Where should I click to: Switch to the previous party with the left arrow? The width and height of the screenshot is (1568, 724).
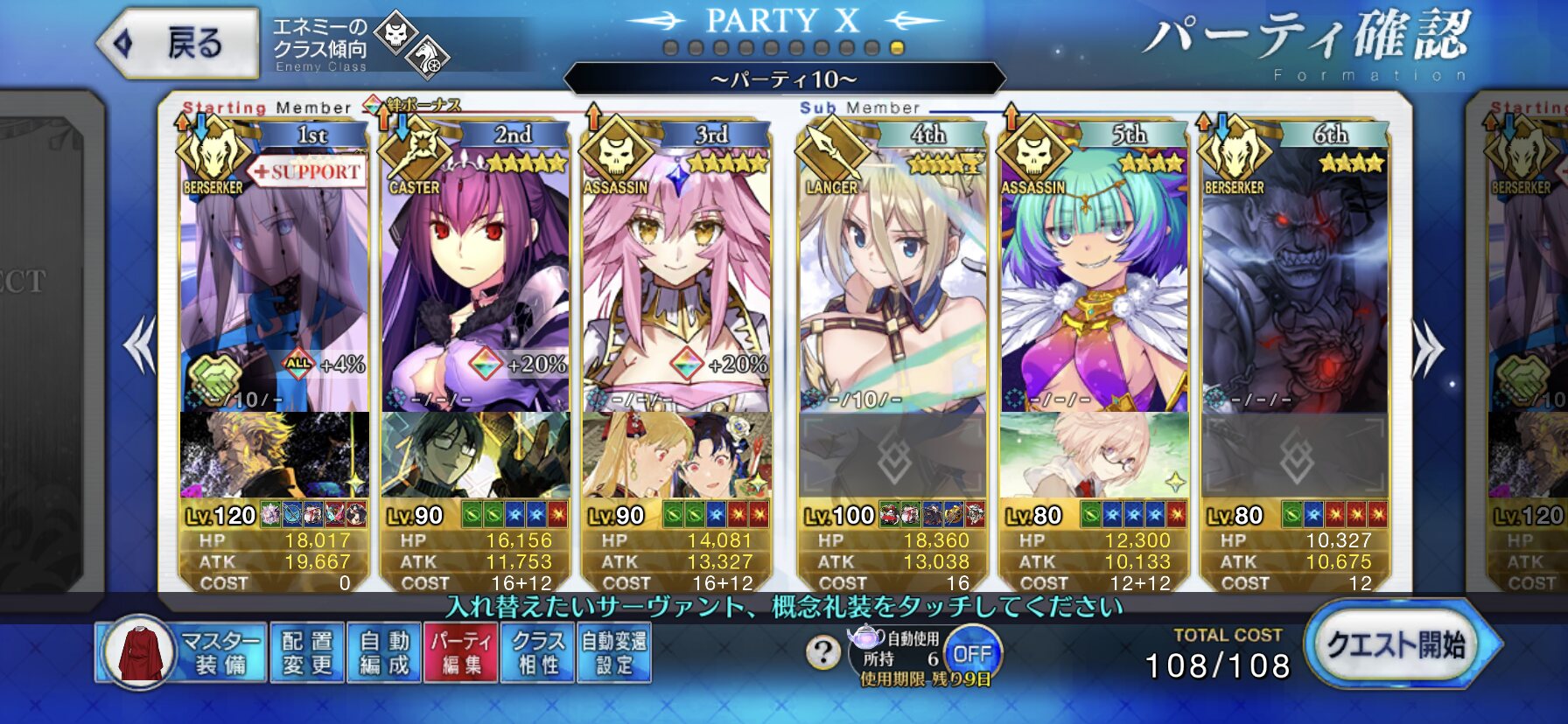[140, 345]
